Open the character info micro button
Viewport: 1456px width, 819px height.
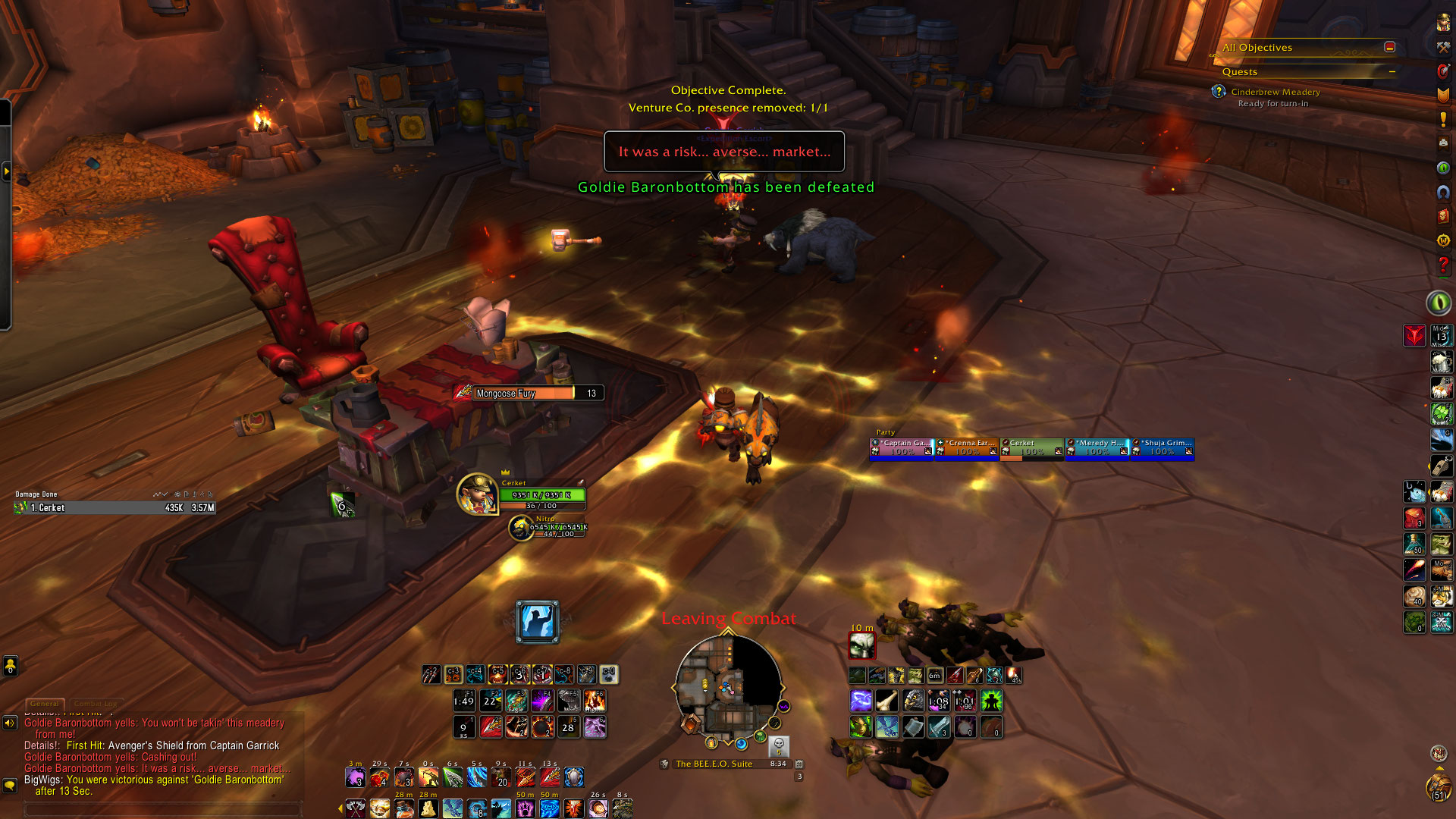[1442, 23]
